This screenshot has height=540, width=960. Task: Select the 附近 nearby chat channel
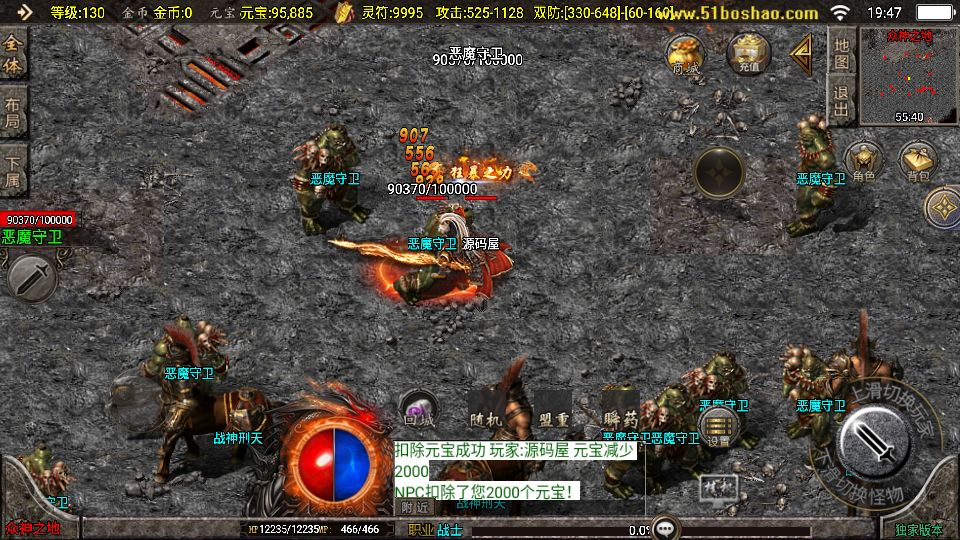(x=414, y=507)
